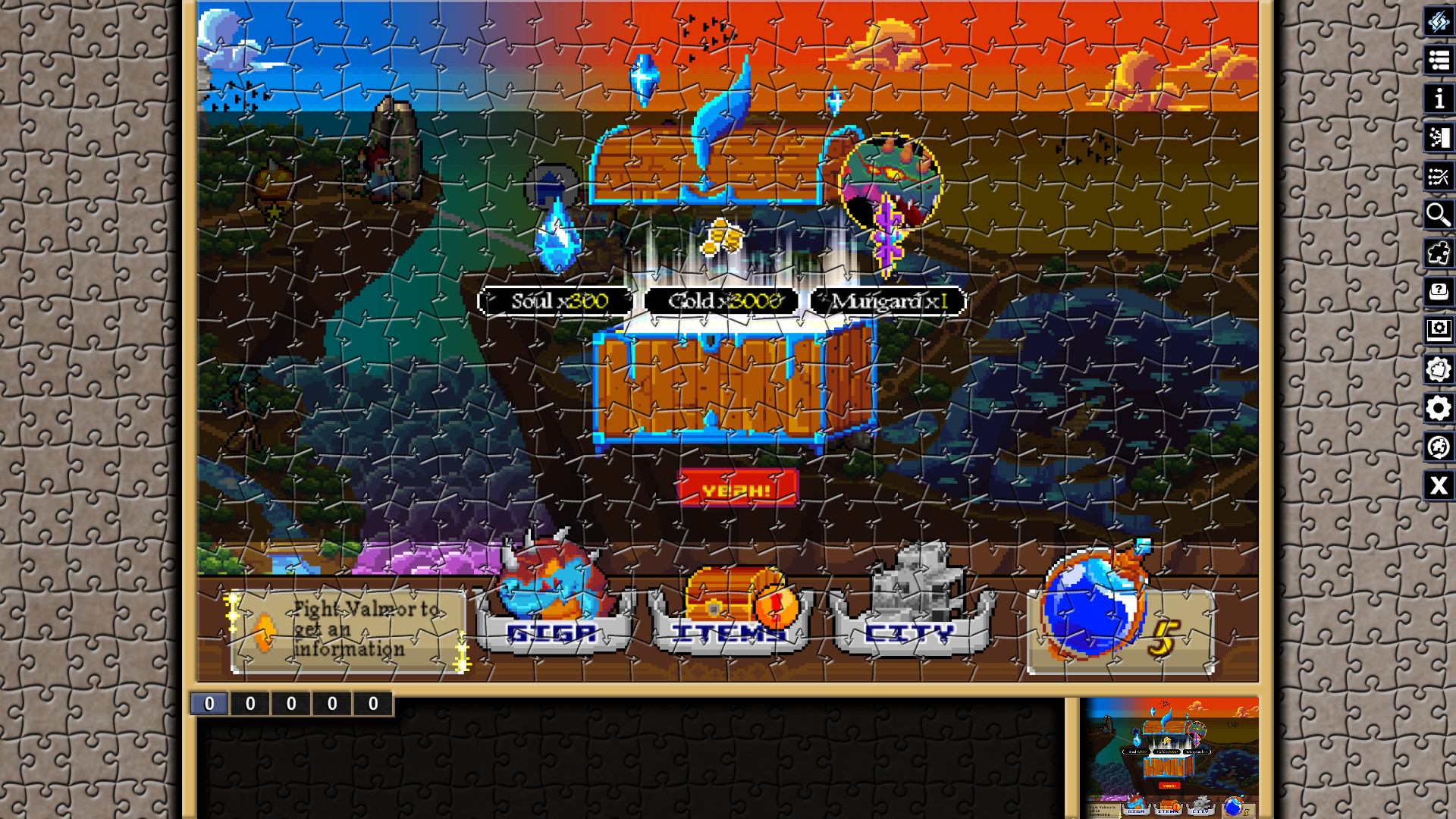Switch to the last tray tab
1456x819 pixels.
[x=372, y=703]
